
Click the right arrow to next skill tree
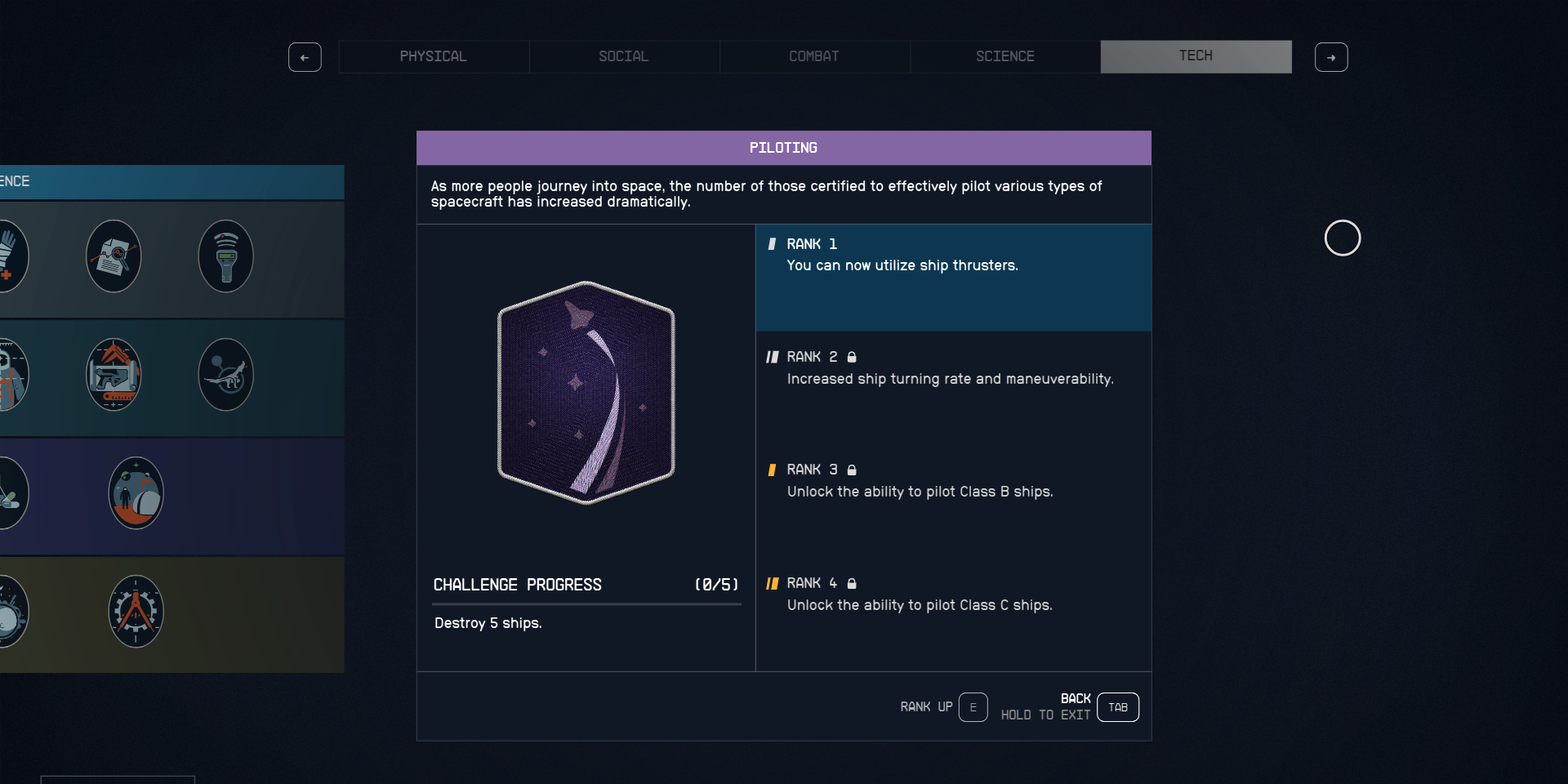tap(1332, 57)
